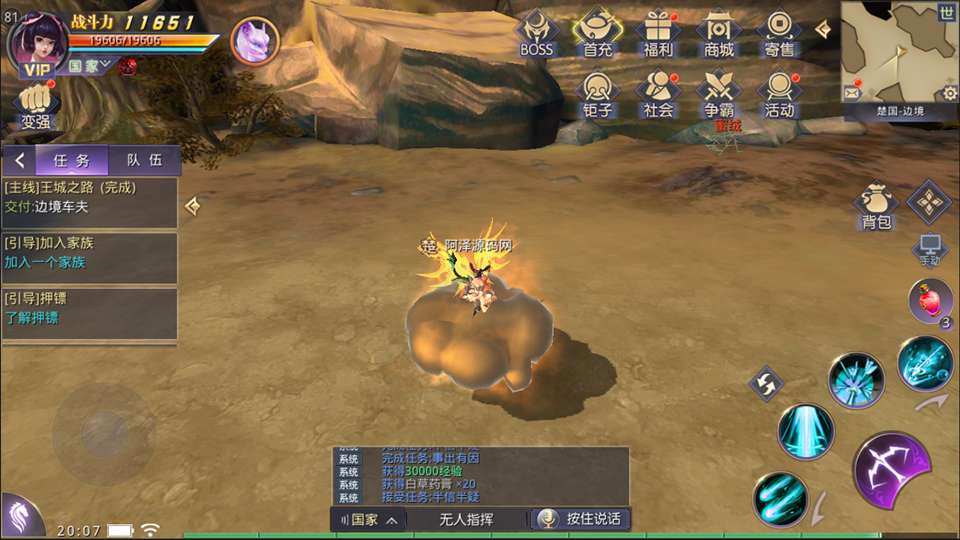Open the 首充 first recharge offer
Viewport: 960px width, 540px height.
pyautogui.click(x=598, y=32)
